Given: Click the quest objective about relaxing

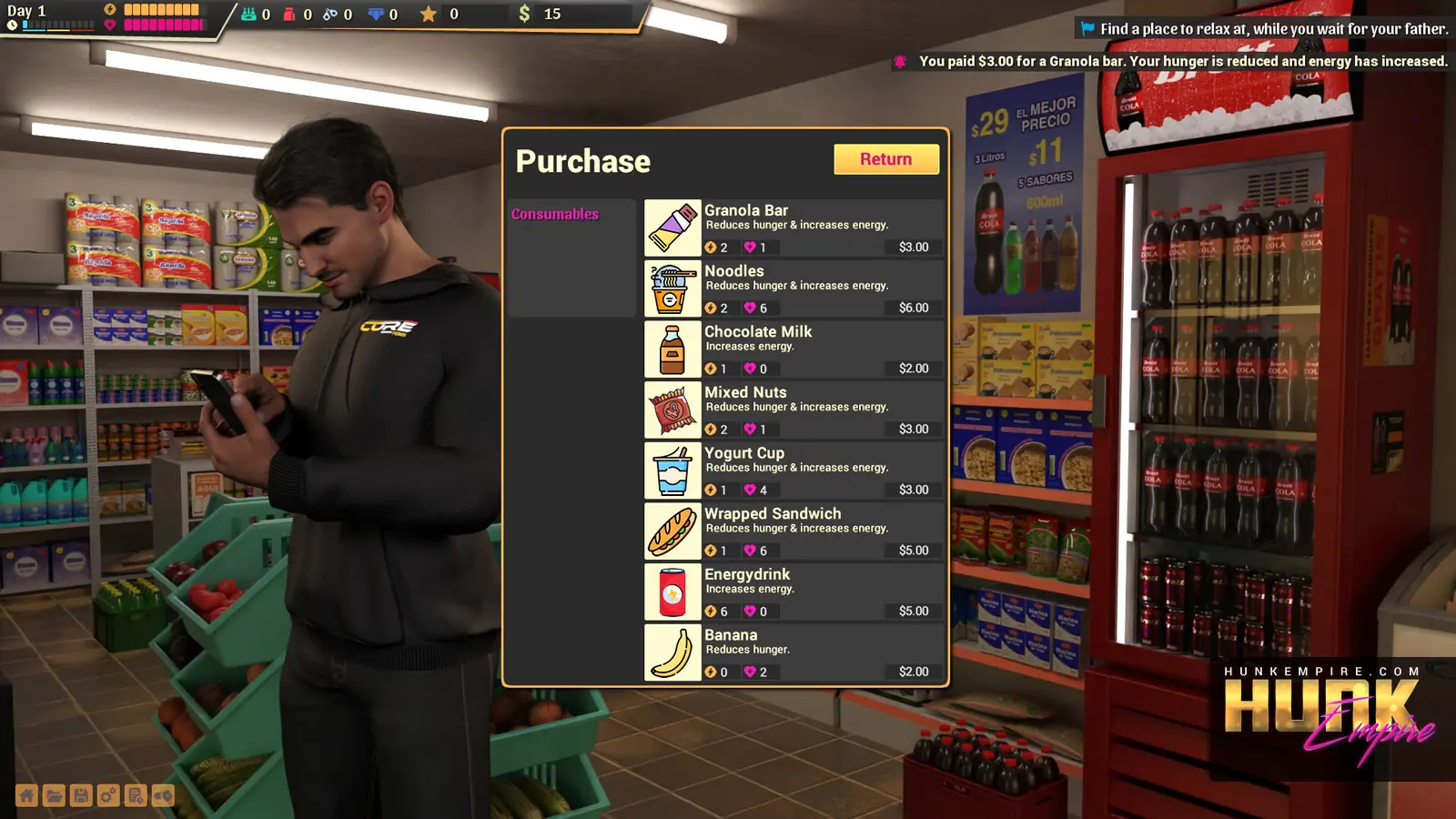Looking at the screenshot, I should [x=1273, y=29].
